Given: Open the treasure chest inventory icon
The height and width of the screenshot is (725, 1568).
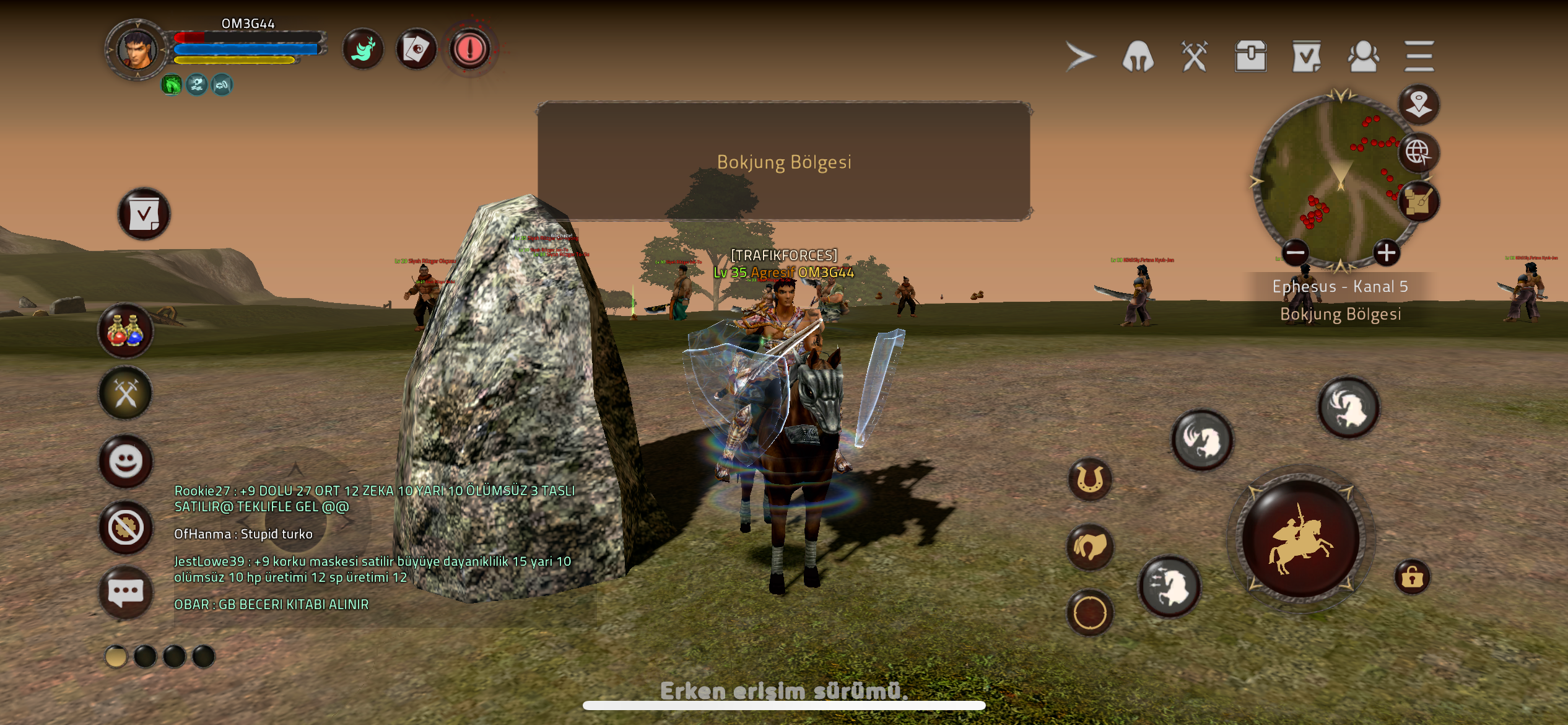Looking at the screenshot, I should 1250,56.
